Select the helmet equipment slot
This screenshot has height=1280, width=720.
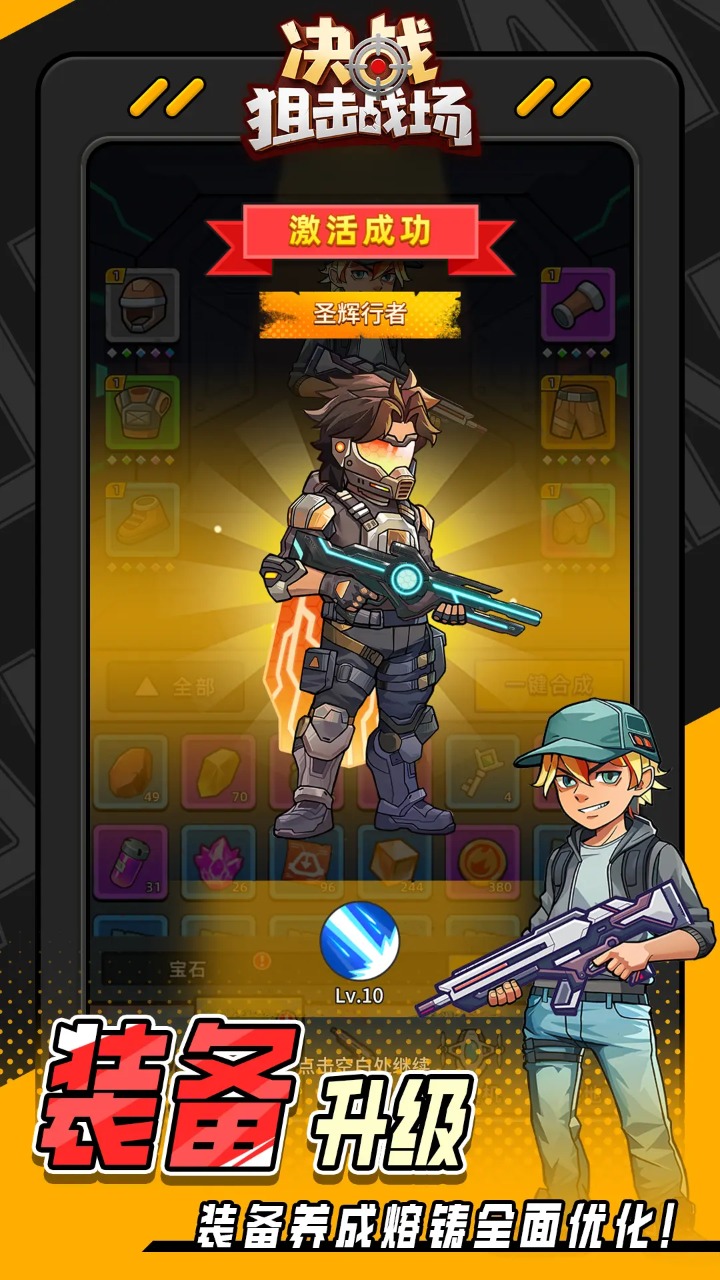143,305
